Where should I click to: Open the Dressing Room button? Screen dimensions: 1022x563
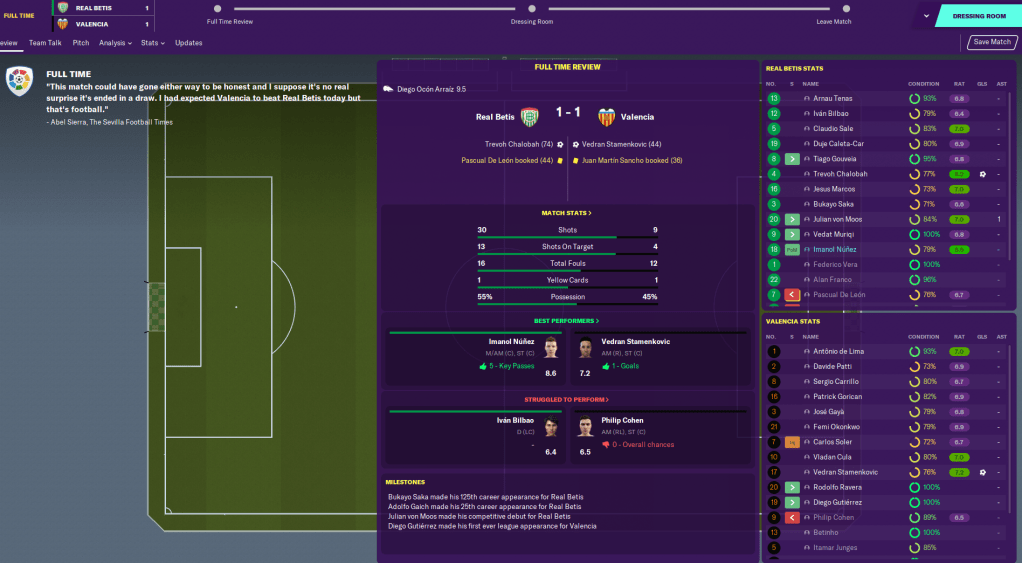tap(980, 16)
